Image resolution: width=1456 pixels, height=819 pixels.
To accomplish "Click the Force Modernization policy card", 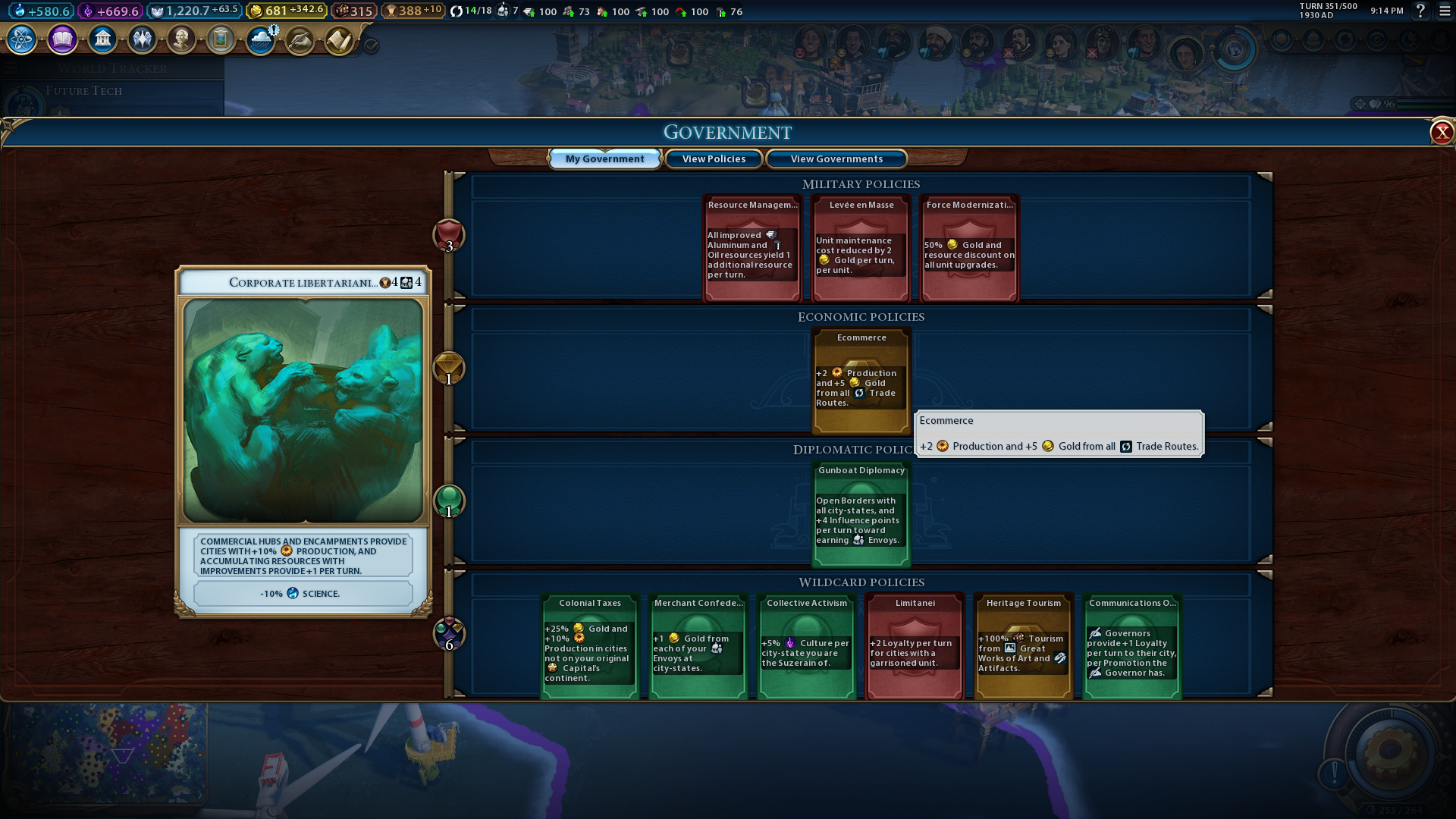I will [969, 249].
